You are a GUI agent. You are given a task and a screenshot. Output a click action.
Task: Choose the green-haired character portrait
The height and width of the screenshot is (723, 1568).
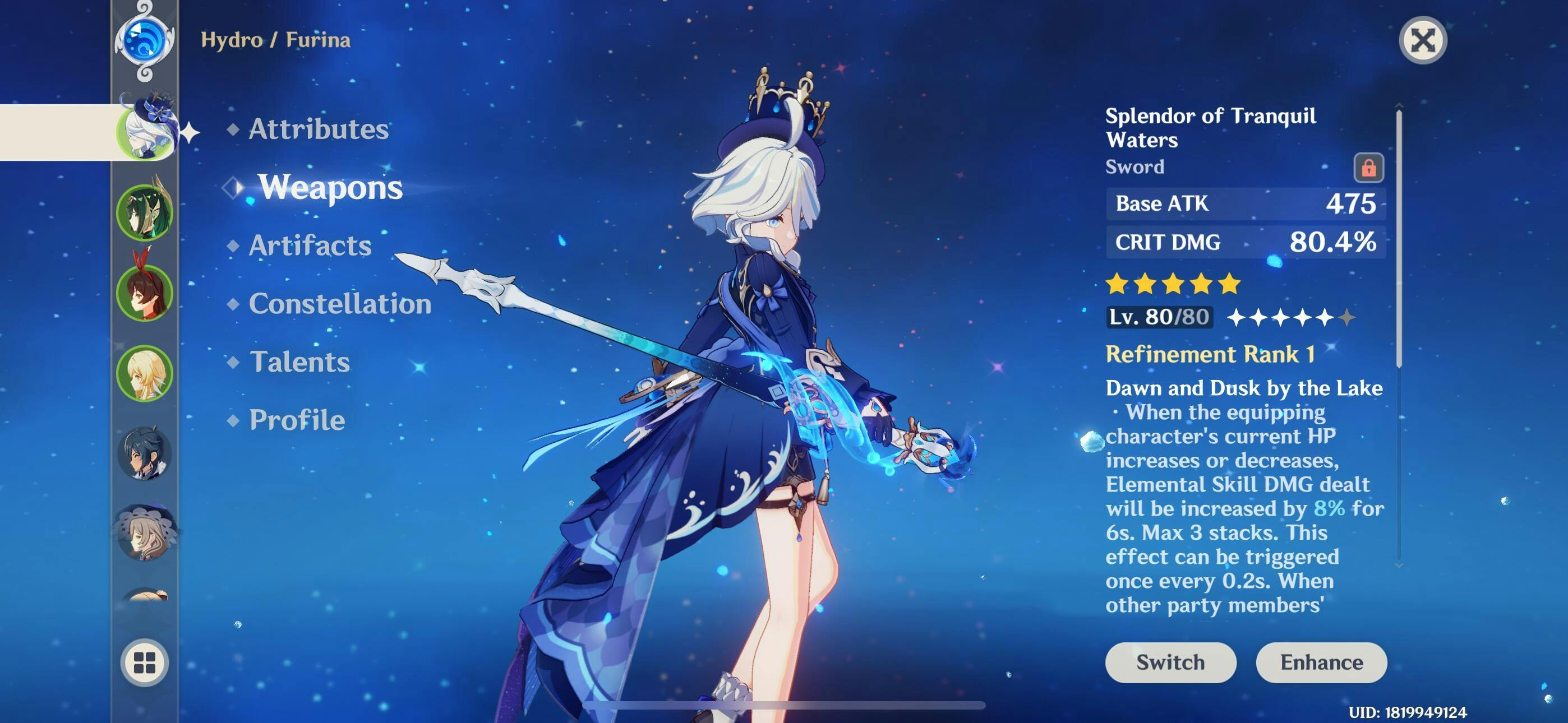coord(145,212)
